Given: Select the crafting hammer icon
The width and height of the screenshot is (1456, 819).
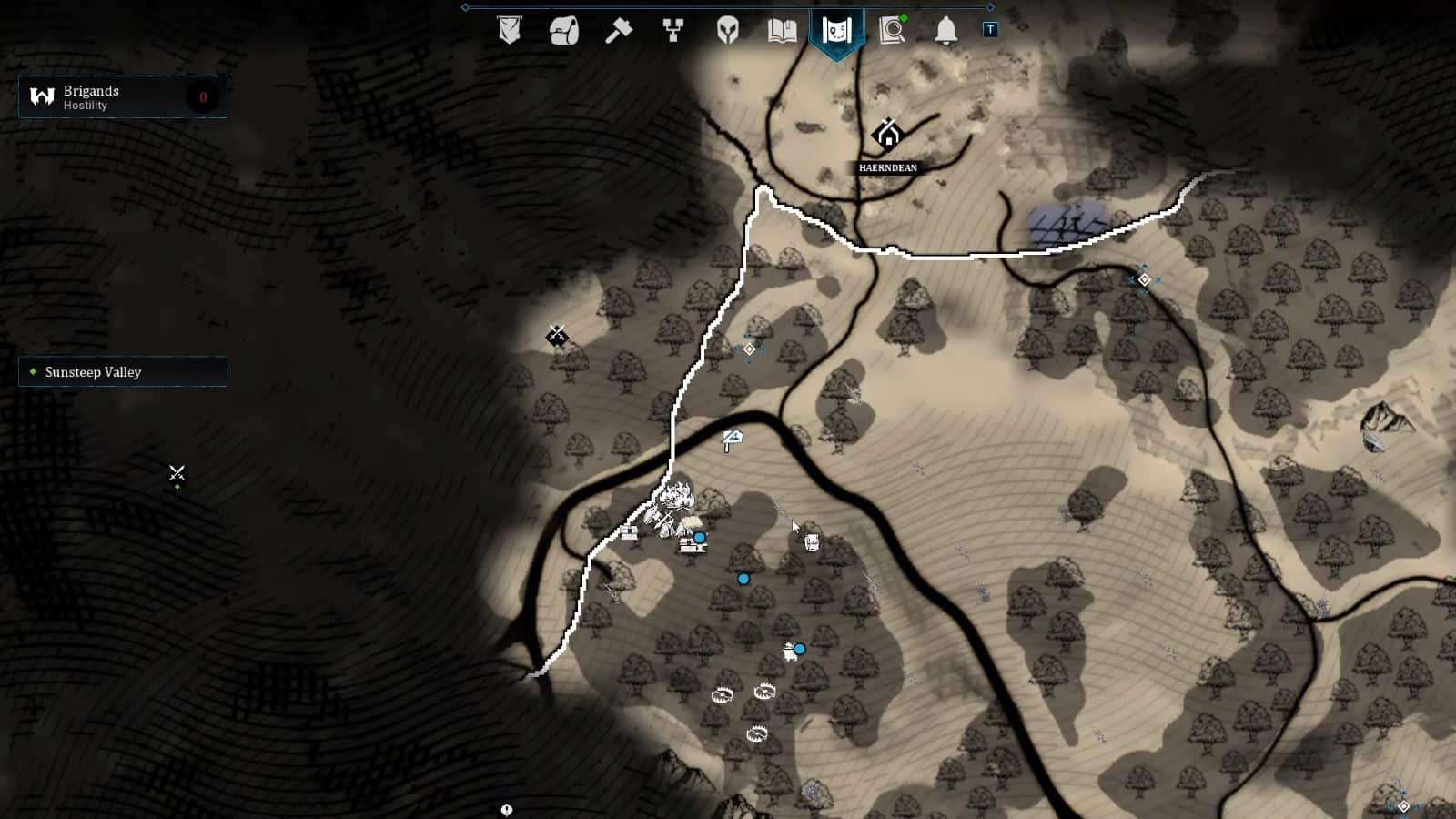Looking at the screenshot, I should (618, 30).
